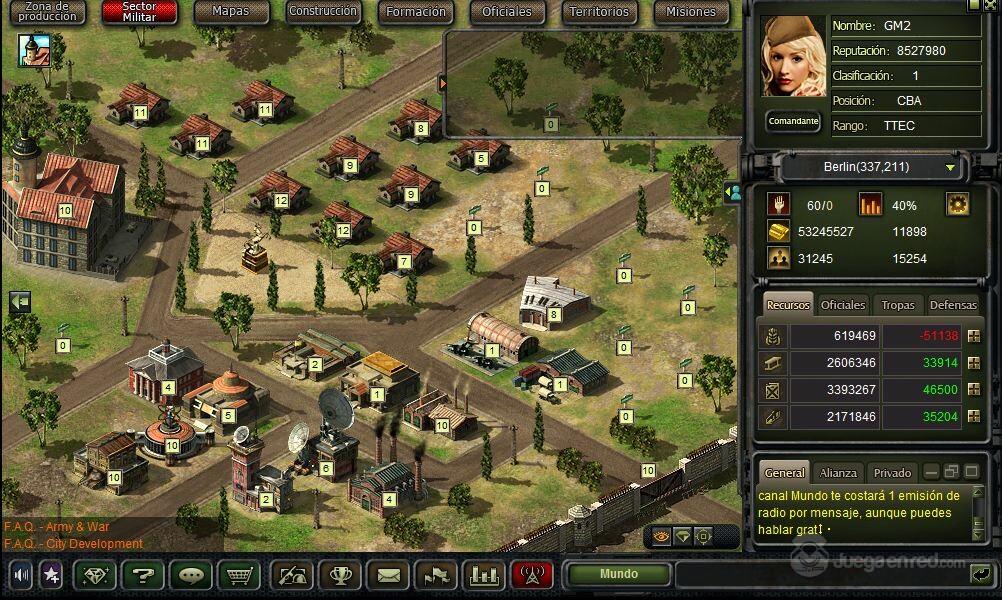Open the F.A.Q. - Army & War link
1002x600 pixels.
[x=56, y=527]
